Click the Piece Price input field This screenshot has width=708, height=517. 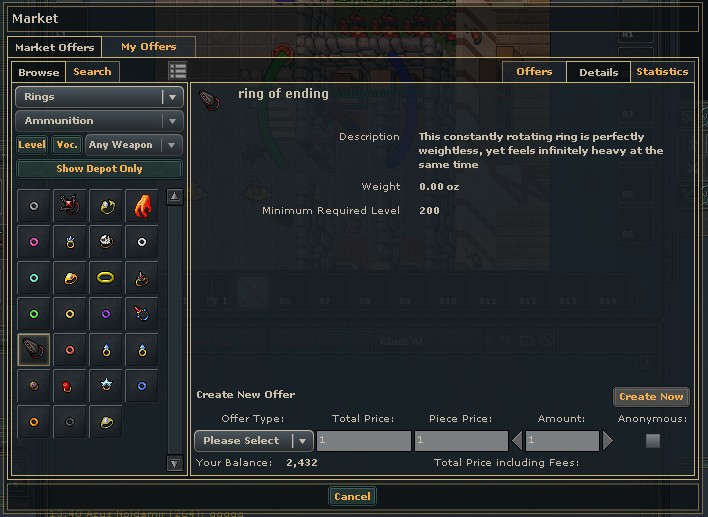460,441
